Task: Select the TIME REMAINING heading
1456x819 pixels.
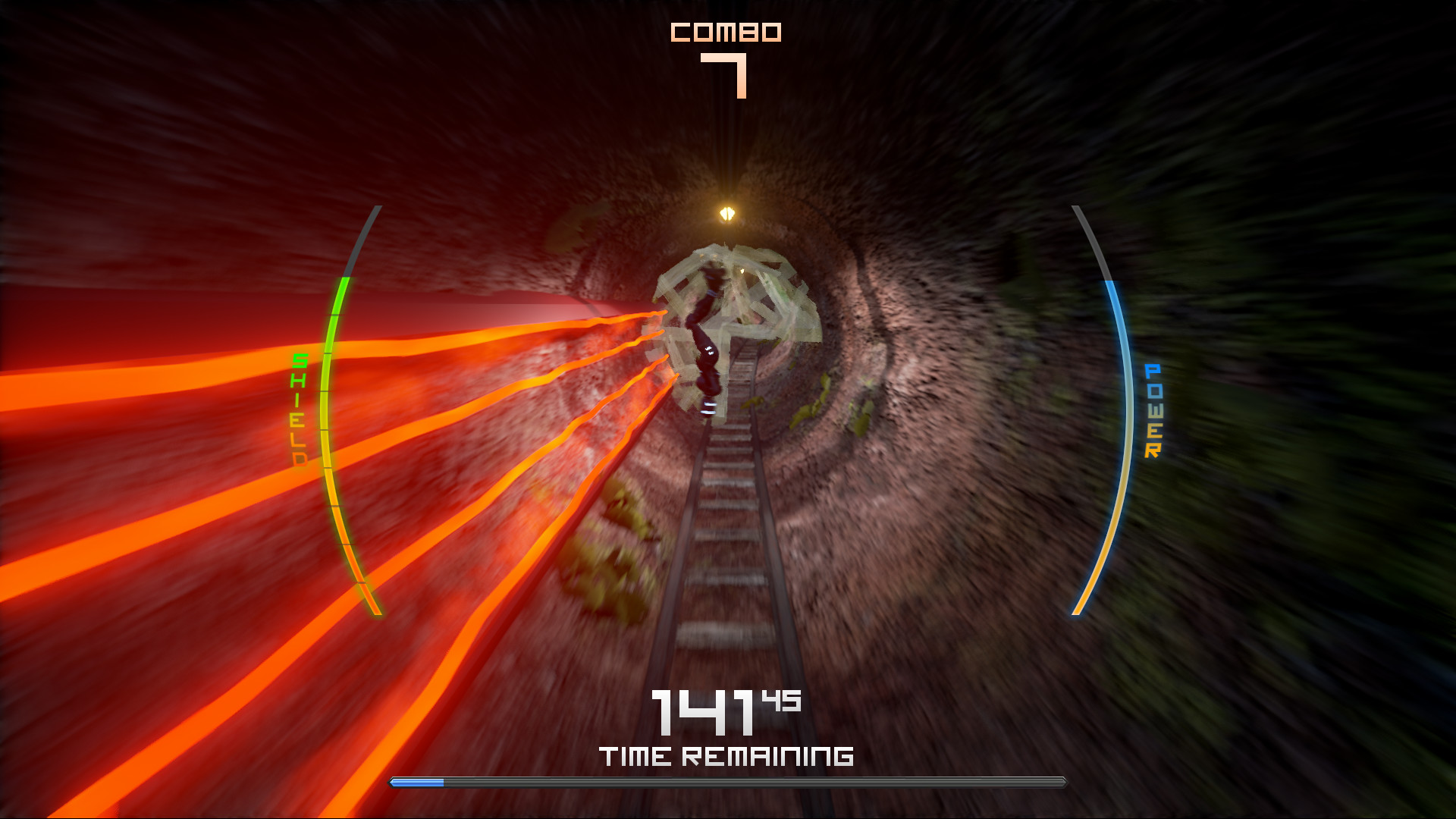Action: point(726,755)
